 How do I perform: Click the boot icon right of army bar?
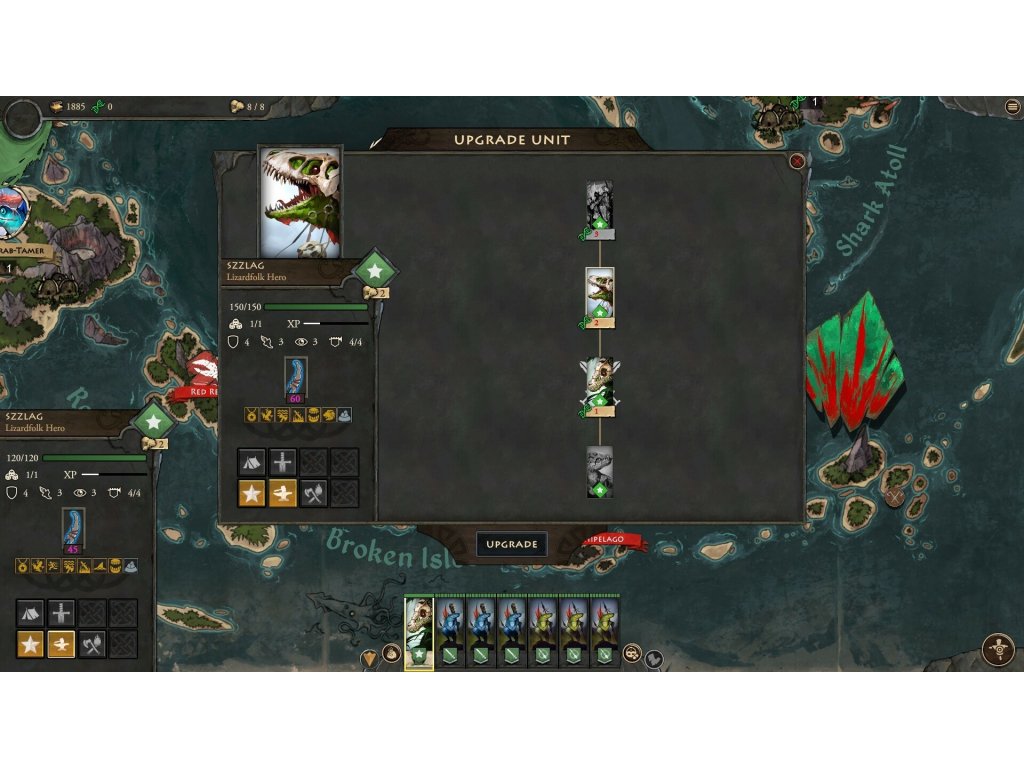(x=654, y=658)
